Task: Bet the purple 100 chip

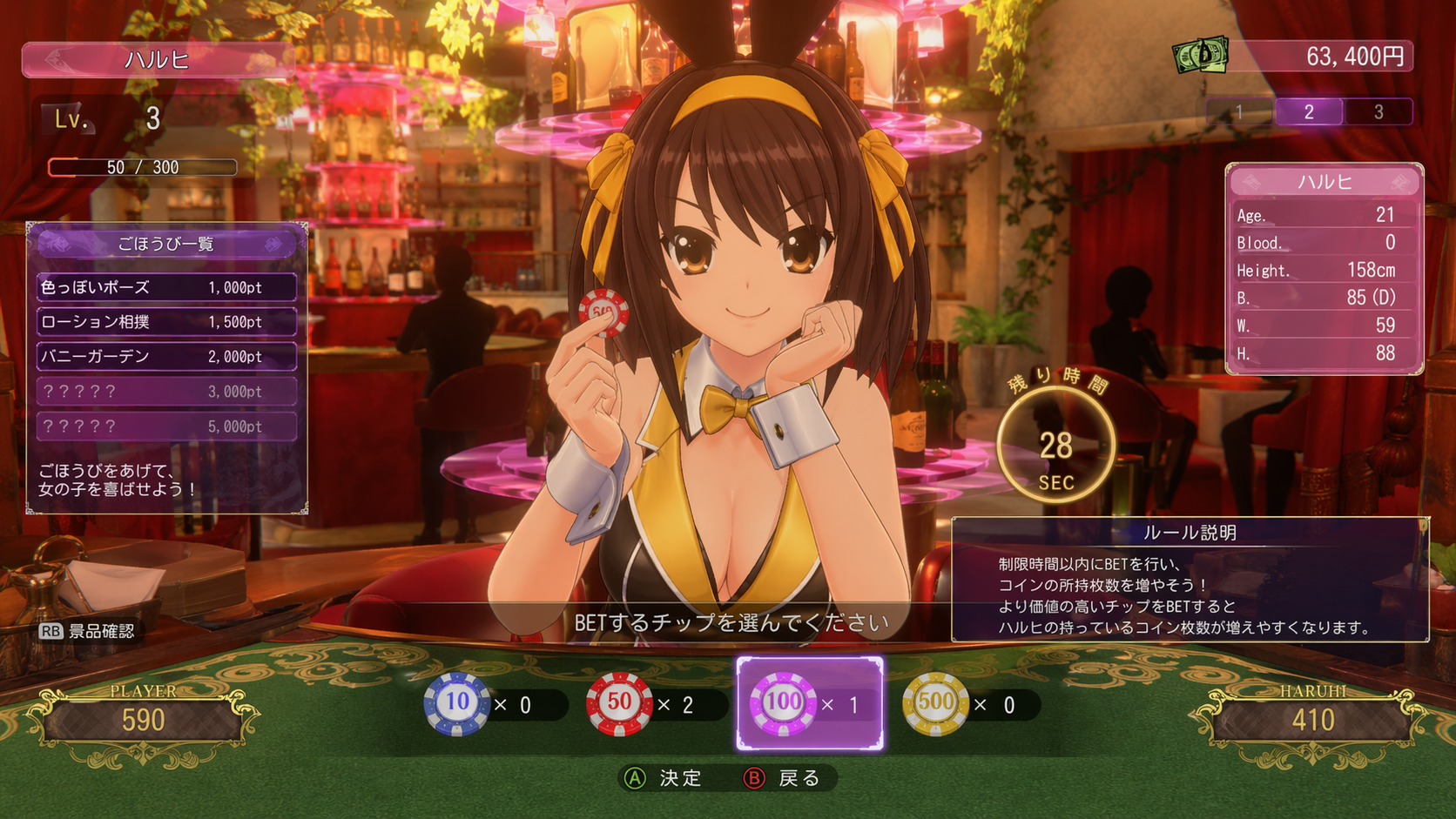Action: [784, 703]
